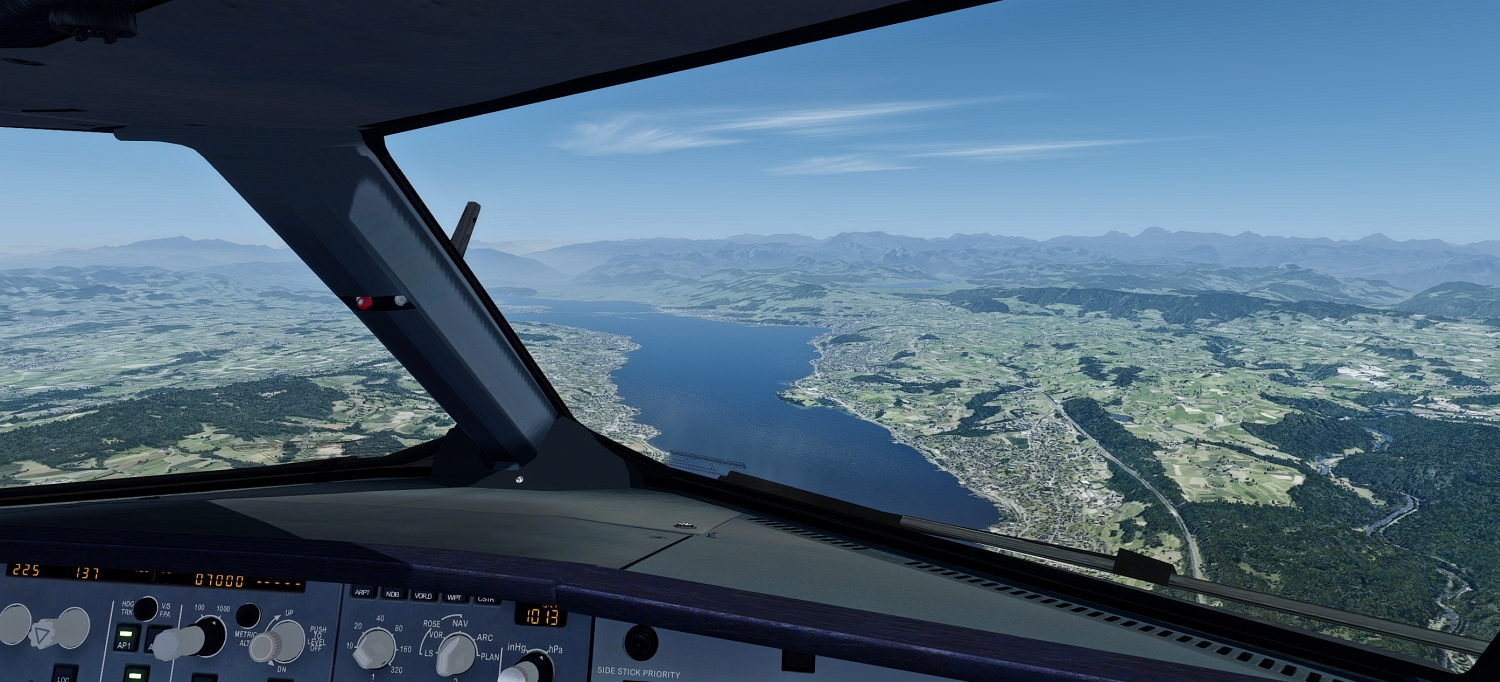Toggle the WPT display button
Viewport: 1500px width, 682px height.
[x=455, y=597]
